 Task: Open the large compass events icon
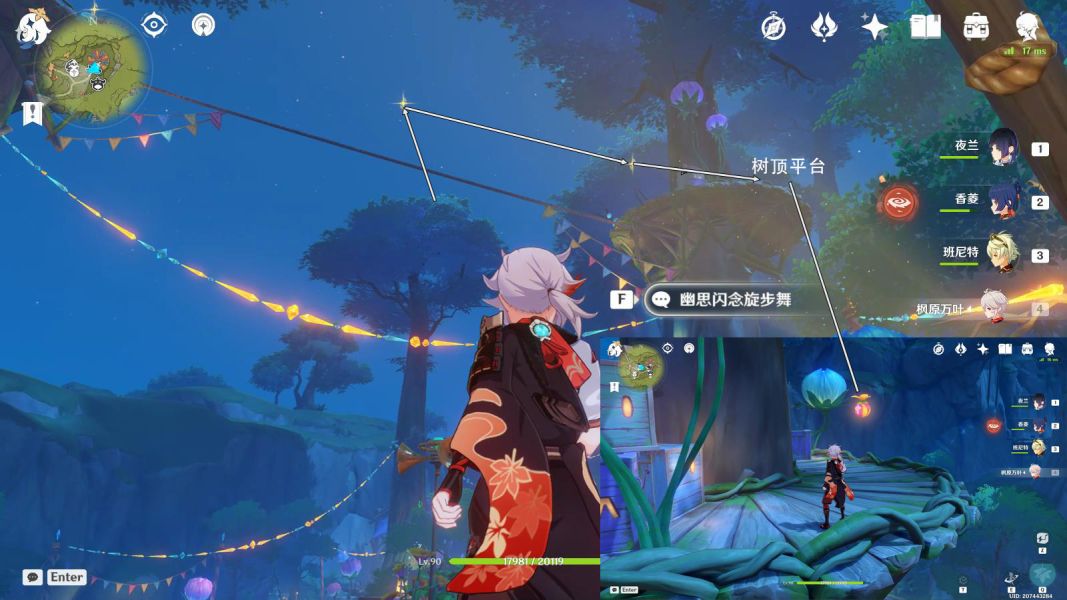click(773, 27)
